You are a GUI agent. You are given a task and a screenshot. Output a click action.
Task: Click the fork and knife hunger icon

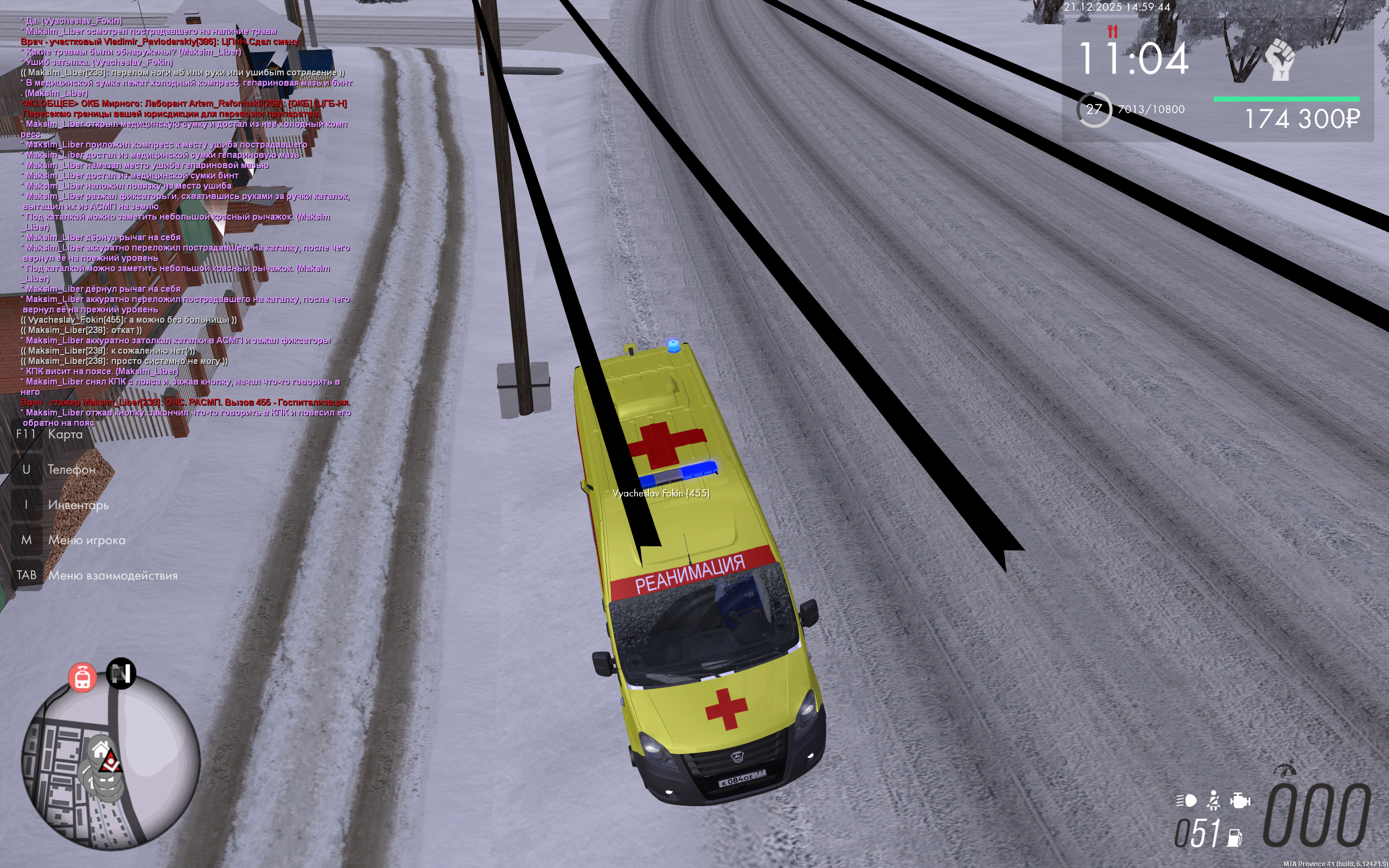pos(1112,31)
